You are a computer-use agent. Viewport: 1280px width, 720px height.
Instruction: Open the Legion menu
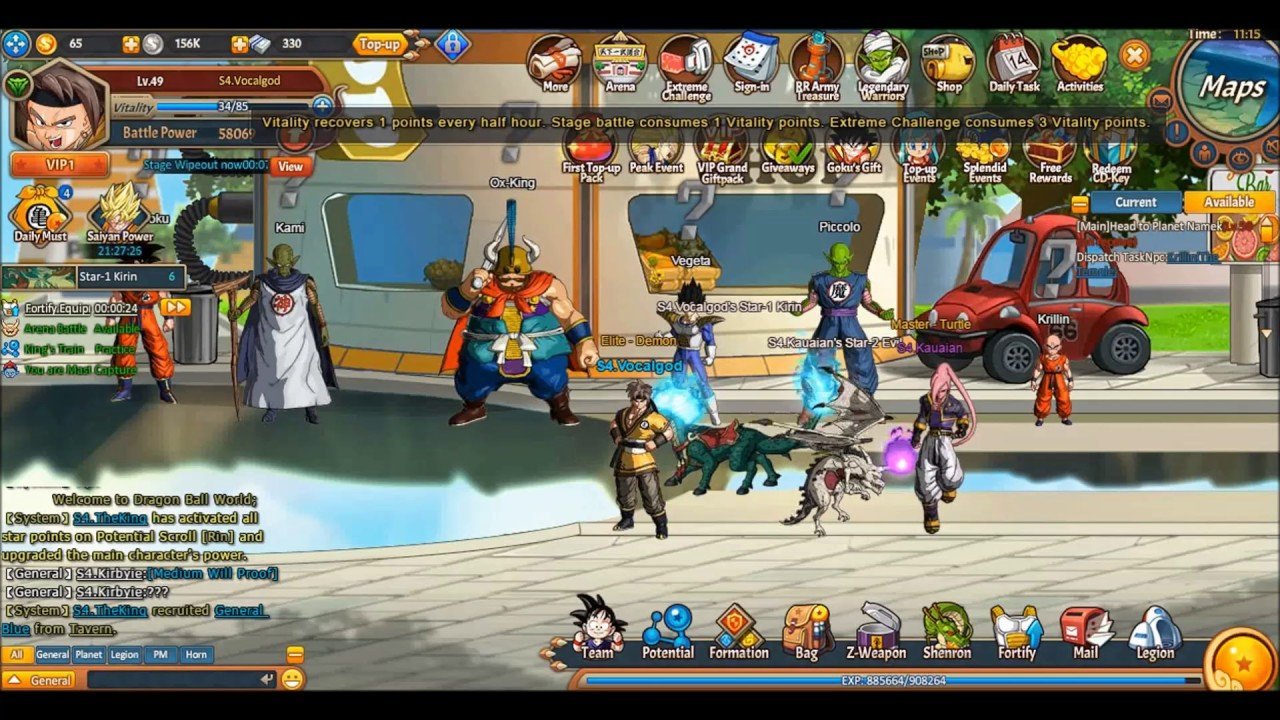(1155, 632)
